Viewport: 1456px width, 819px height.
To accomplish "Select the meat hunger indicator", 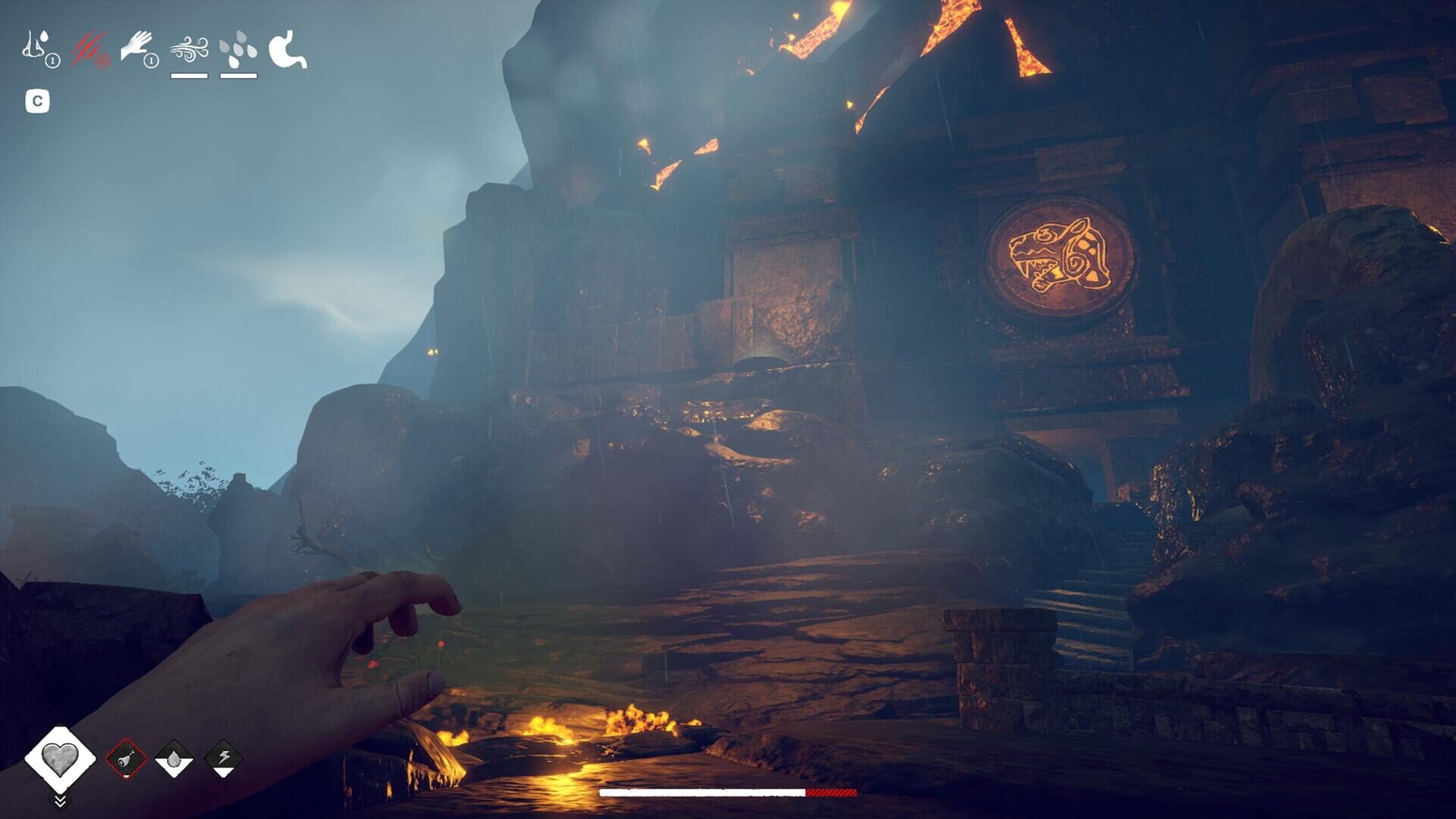I will click(x=126, y=759).
